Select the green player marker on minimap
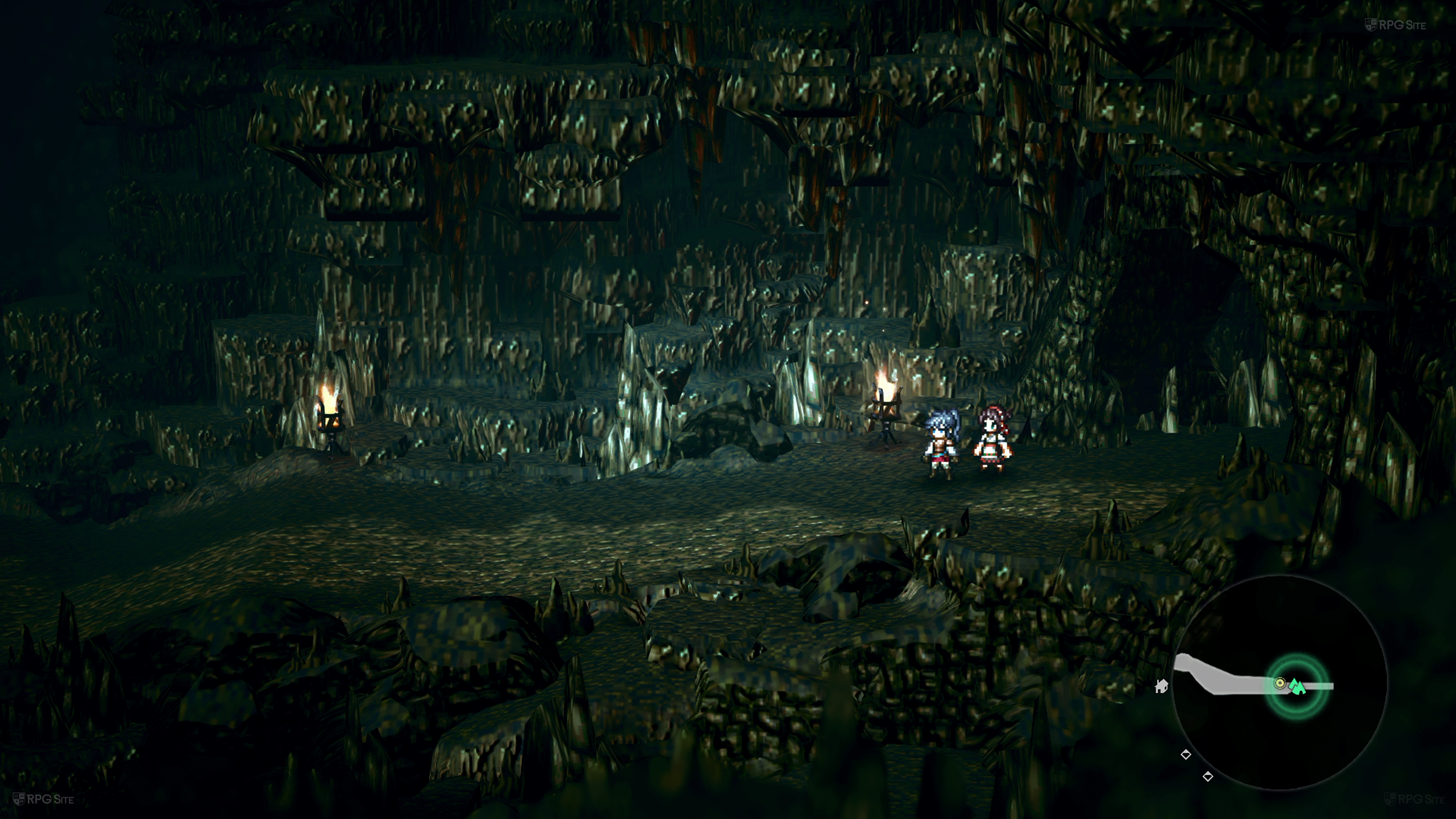1456x819 pixels. pyautogui.click(x=1297, y=687)
